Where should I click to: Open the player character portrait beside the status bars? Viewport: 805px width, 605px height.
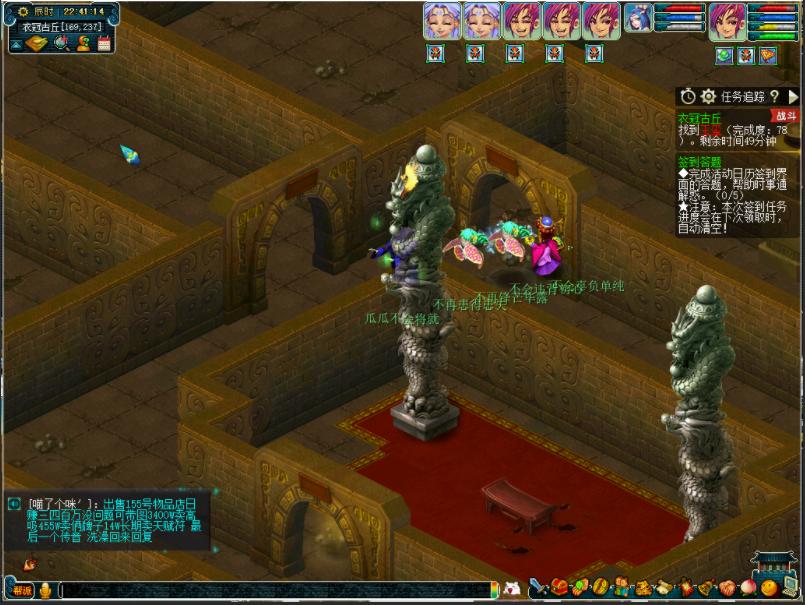(x=727, y=21)
